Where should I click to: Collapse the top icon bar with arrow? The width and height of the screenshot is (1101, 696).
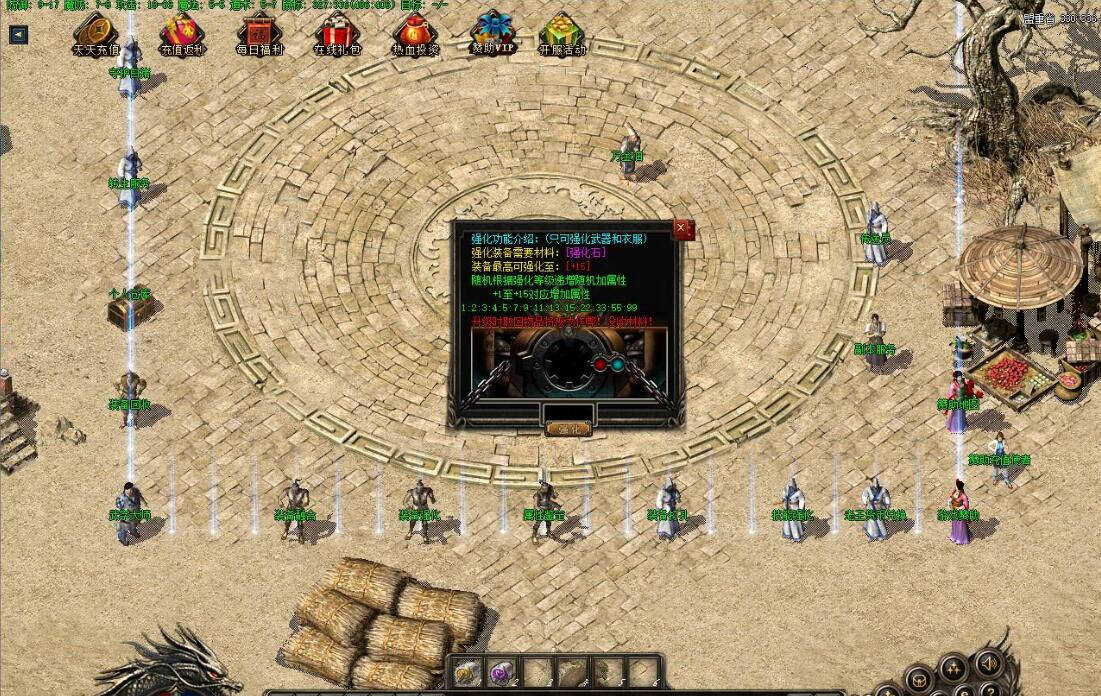pyautogui.click(x=18, y=35)
